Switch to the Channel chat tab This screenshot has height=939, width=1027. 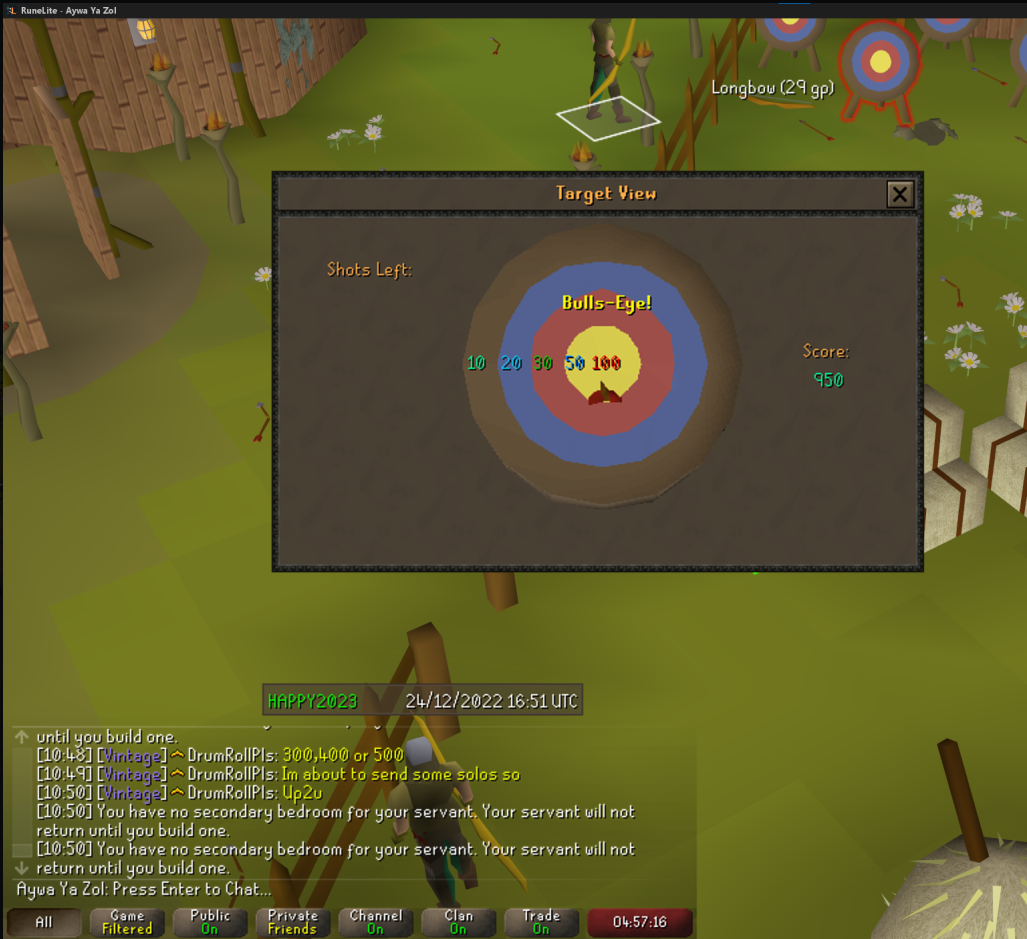point(375,922)
